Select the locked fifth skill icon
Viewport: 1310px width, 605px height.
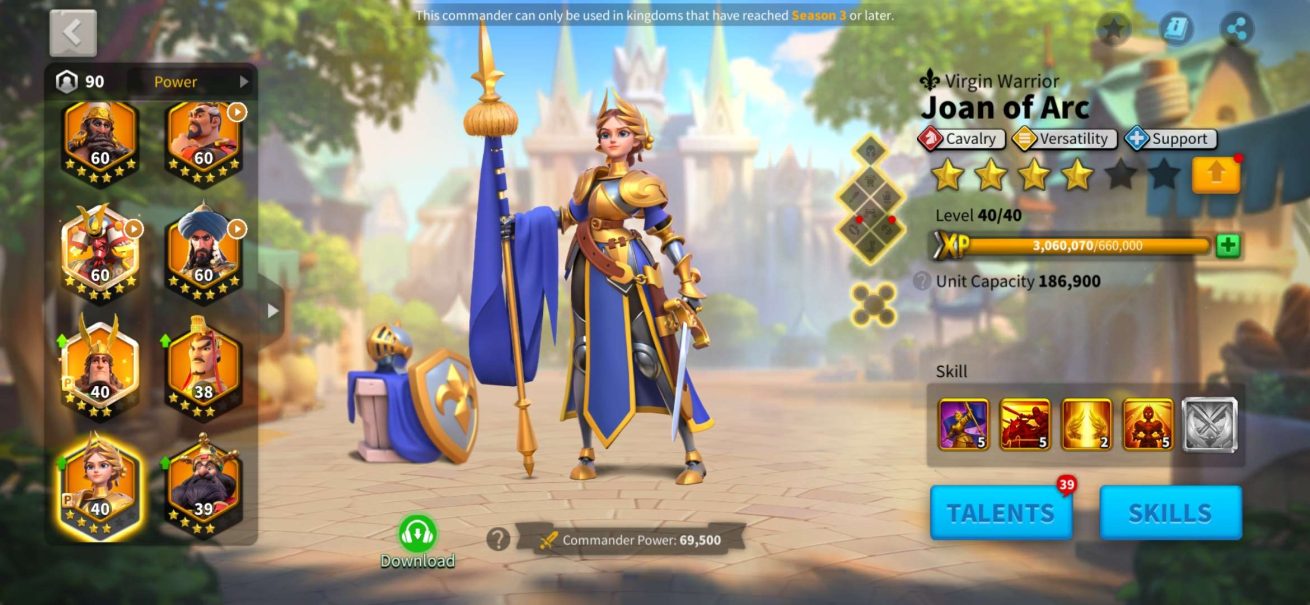point(1209,424)
